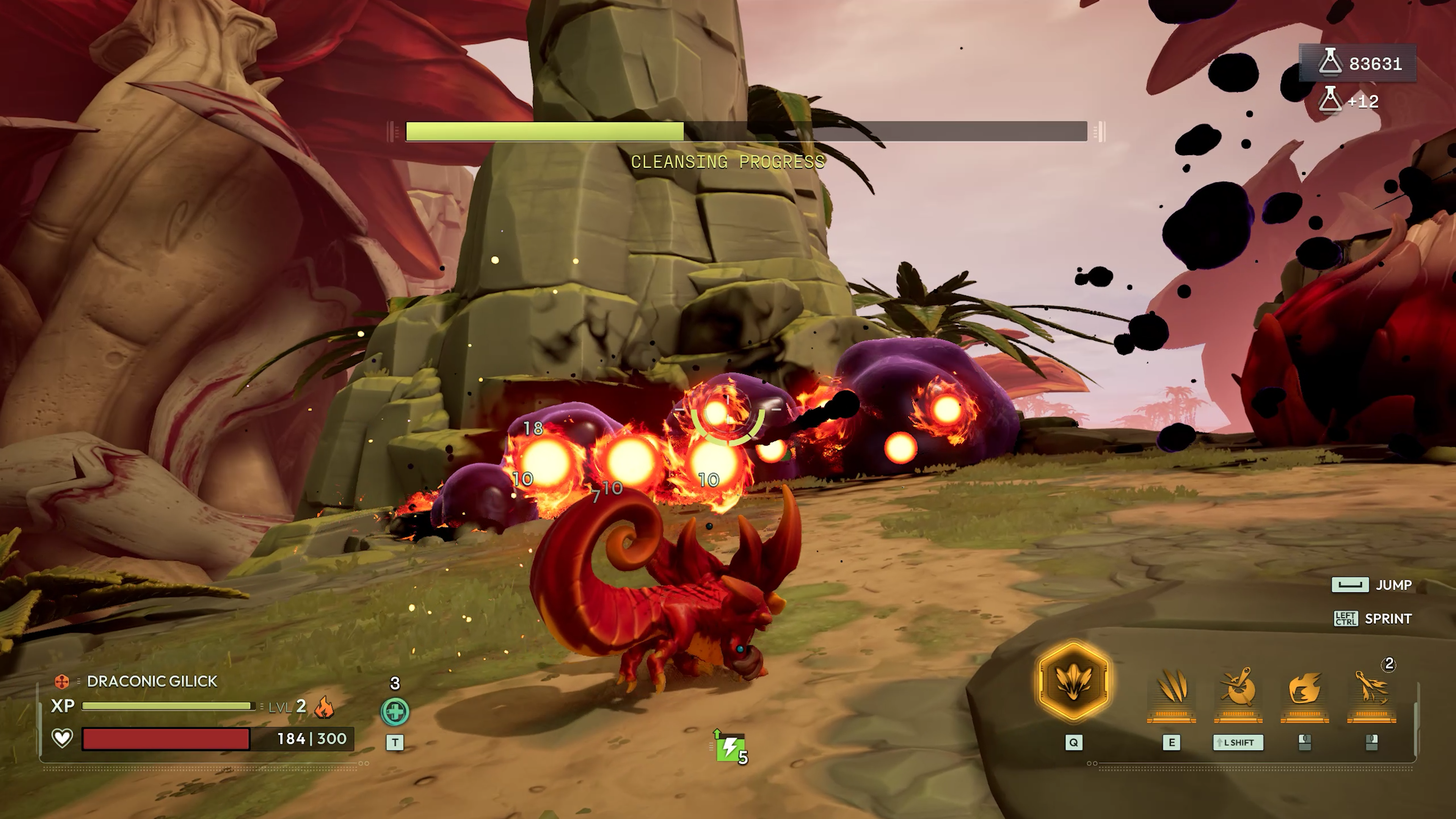
Task: Click the flask currency counter
Action: click(1359, 63)
